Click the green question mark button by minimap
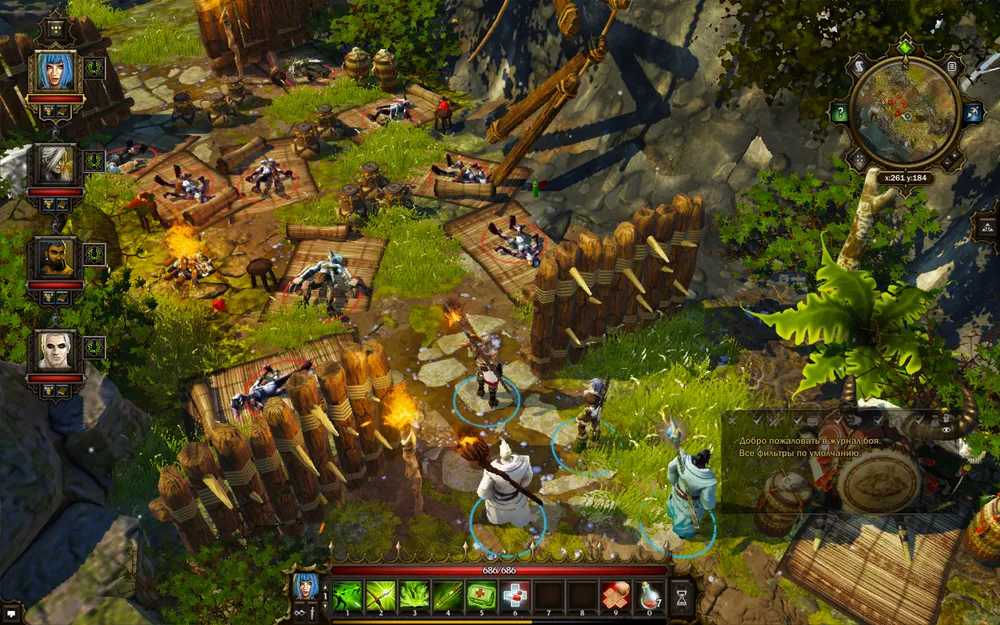Viewport: 1000px width, 625px height. point(842,114)
